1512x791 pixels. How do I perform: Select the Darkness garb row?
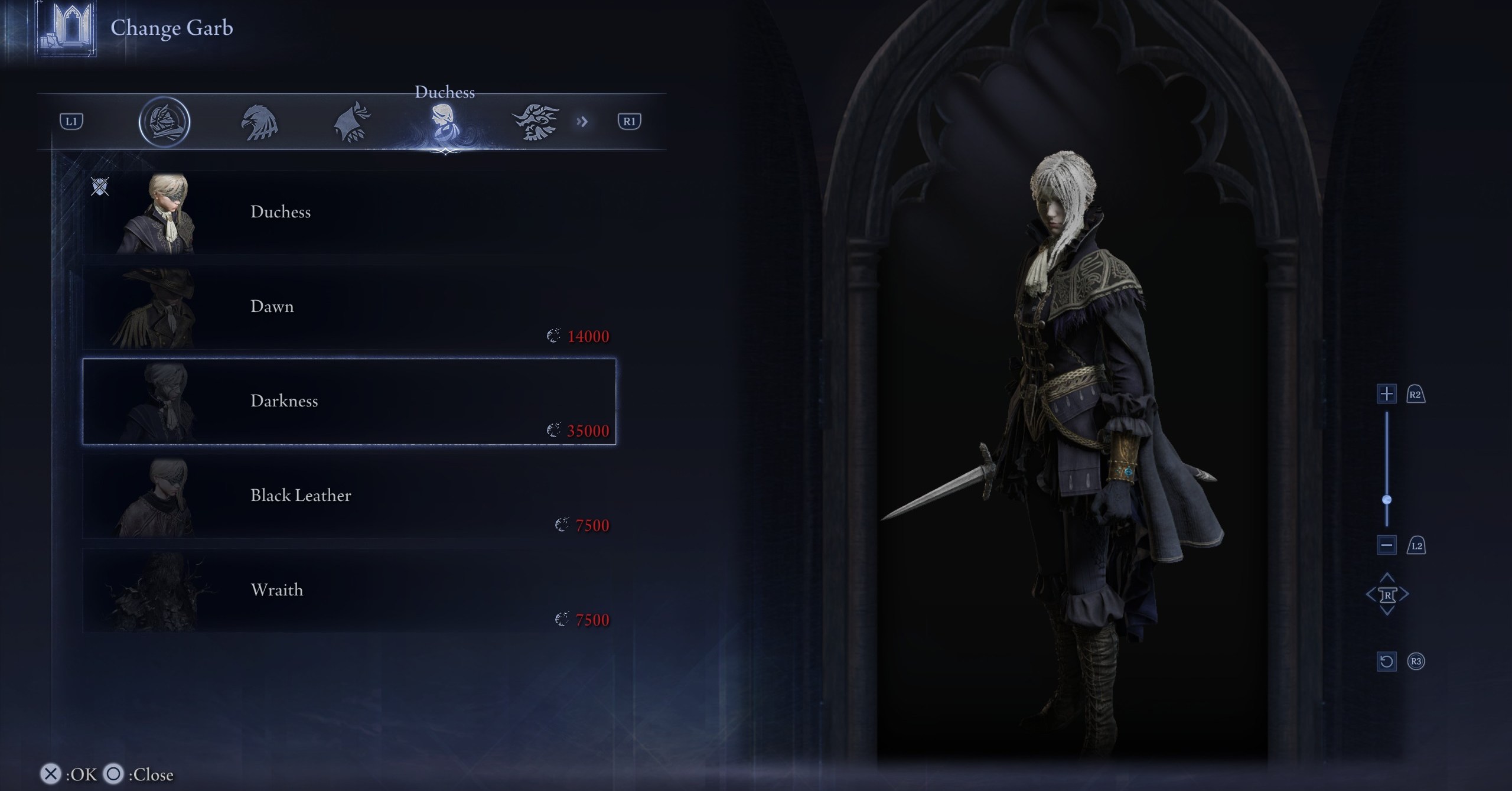348,402
